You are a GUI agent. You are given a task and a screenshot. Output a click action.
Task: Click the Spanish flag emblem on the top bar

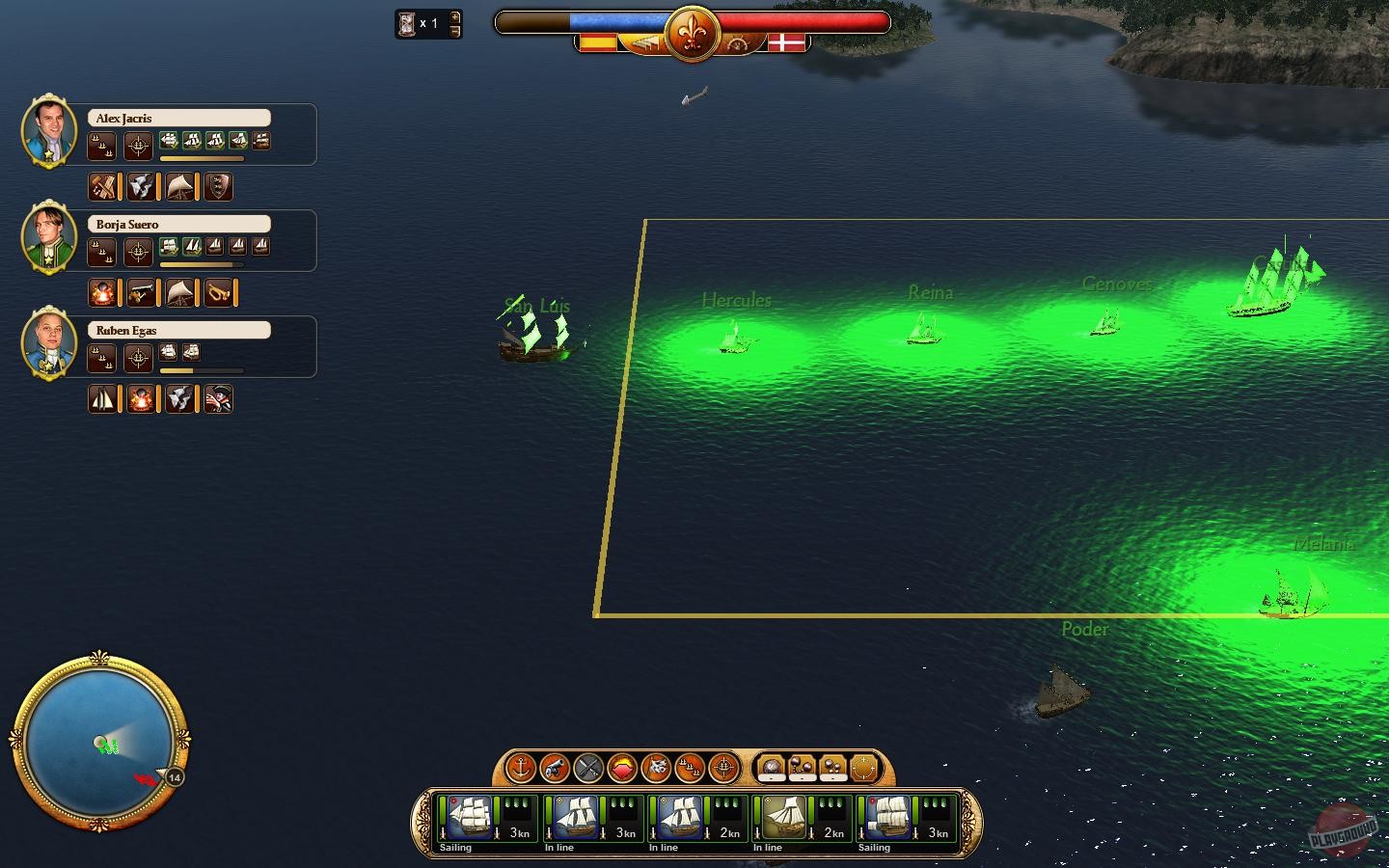(600, 42)
